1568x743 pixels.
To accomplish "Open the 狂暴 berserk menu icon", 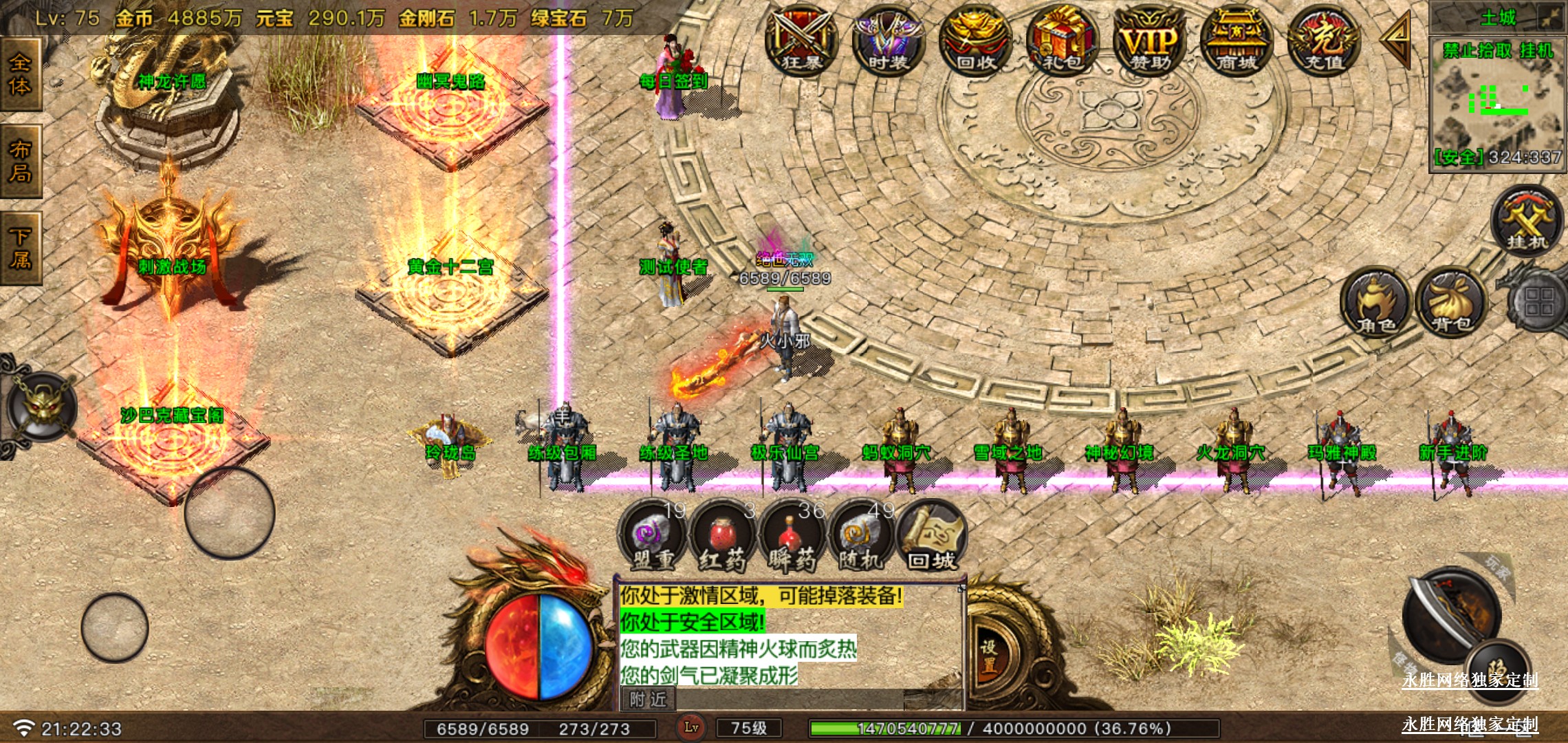I will click(801, 41).
